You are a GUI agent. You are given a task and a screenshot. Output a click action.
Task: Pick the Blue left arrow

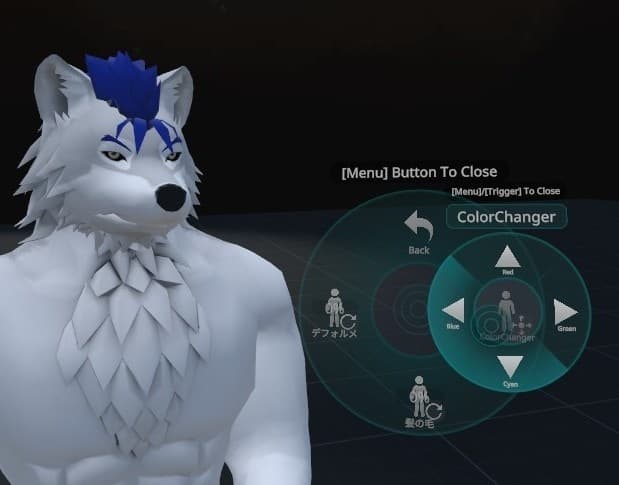pos(452,311)
